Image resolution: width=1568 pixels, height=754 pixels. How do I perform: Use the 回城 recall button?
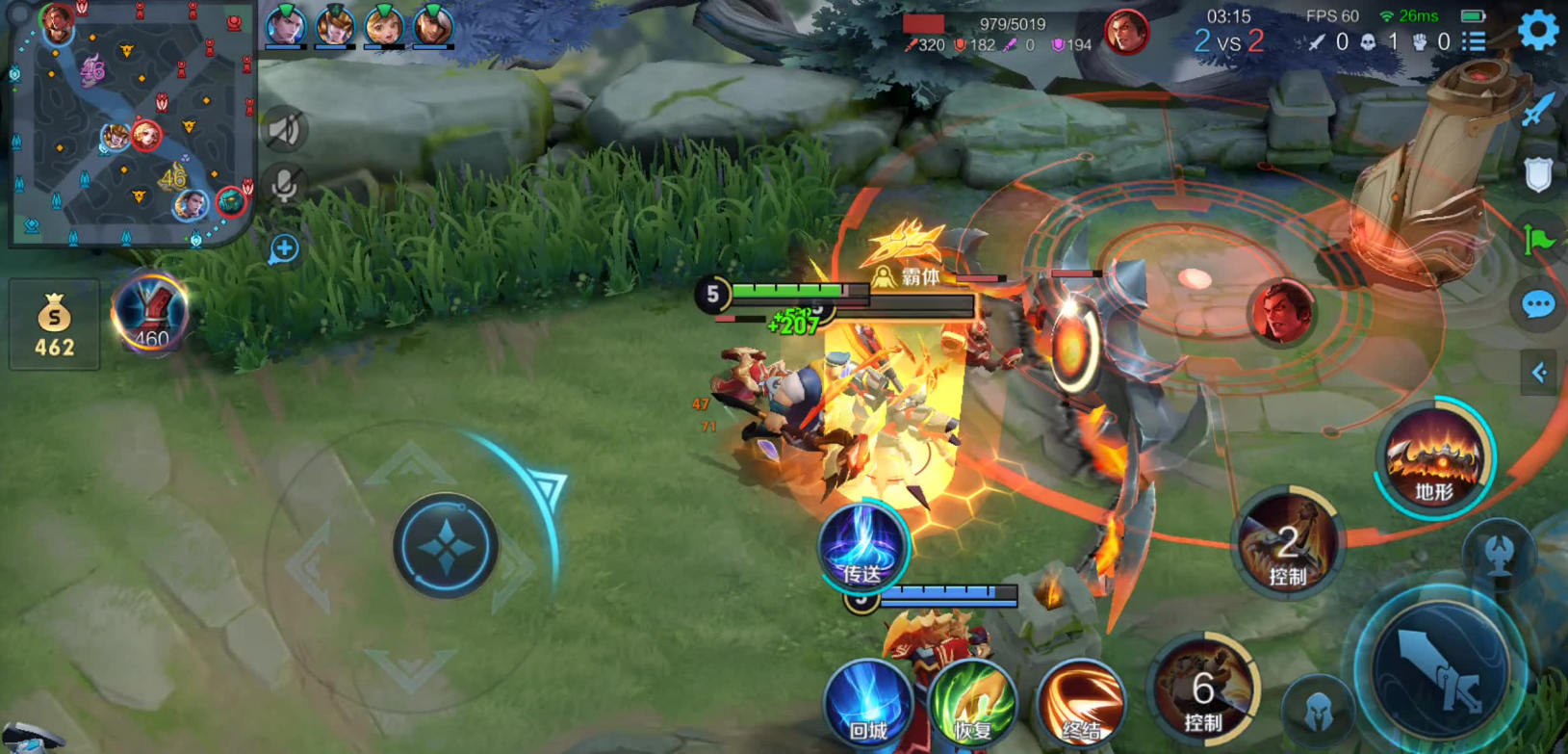coord(868,705)
